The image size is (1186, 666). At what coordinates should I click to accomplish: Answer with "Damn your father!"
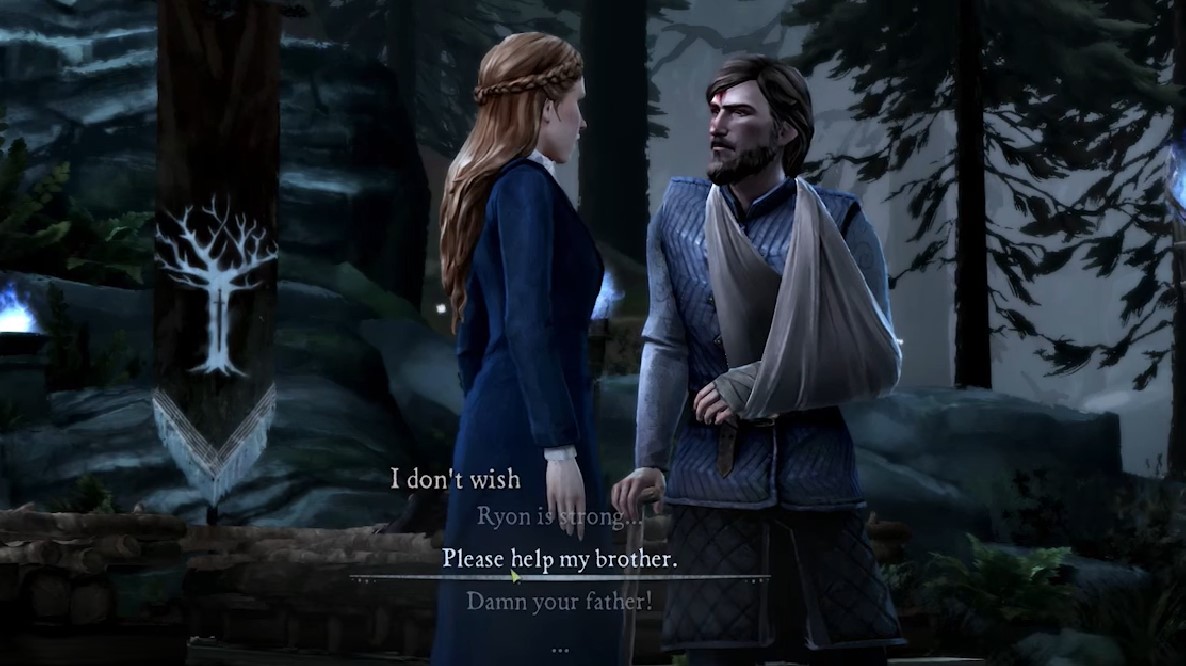pyautogui.click(x=559, y=601)
